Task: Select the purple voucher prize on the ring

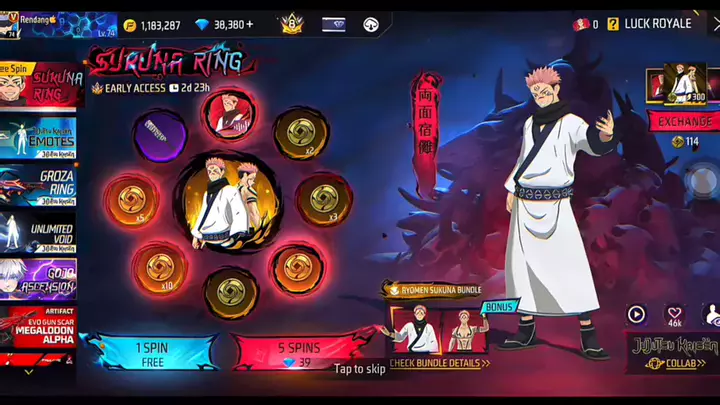Action: [x=160, y=134]
